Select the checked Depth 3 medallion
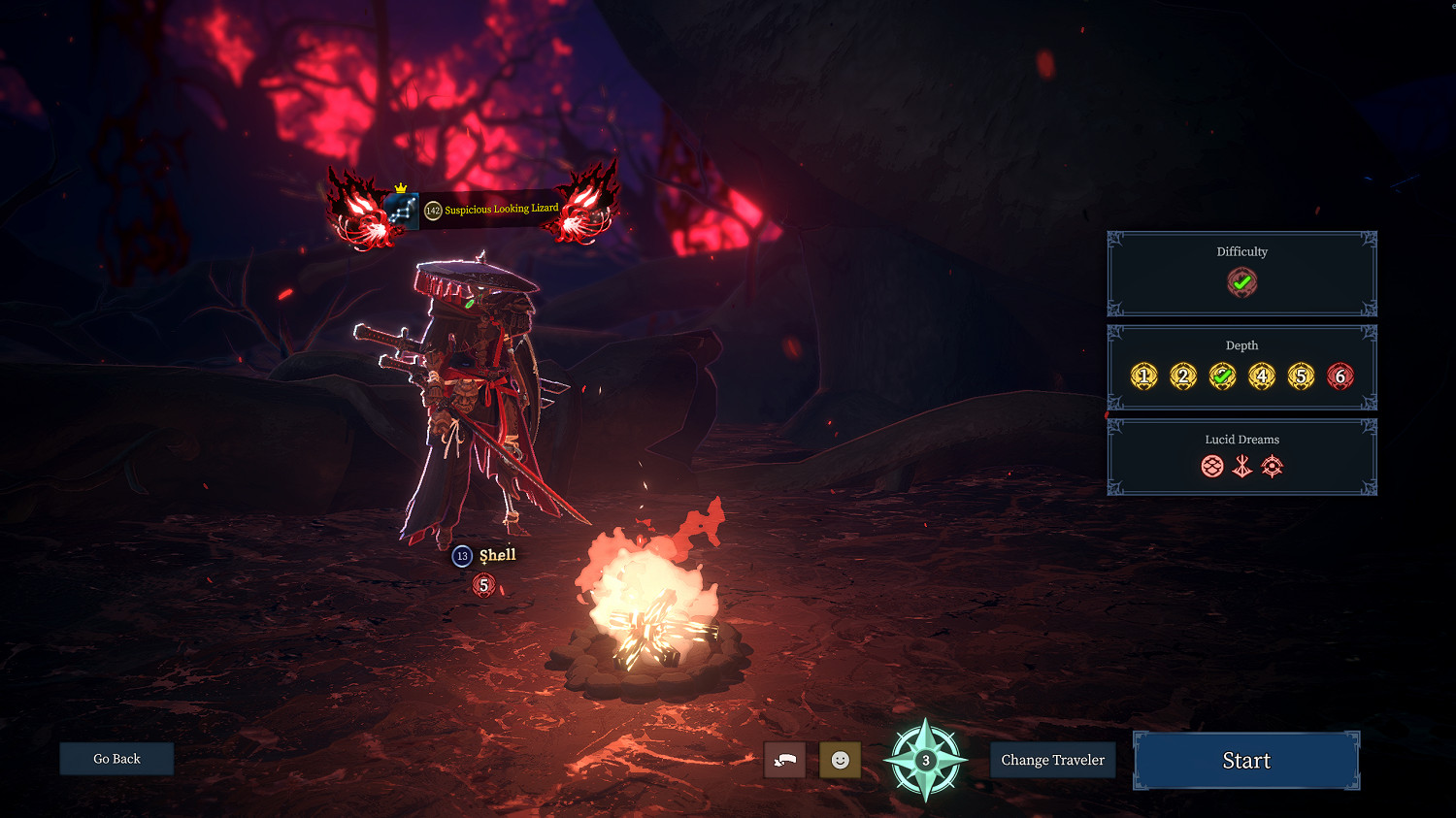 click(x=1222, y=376)
